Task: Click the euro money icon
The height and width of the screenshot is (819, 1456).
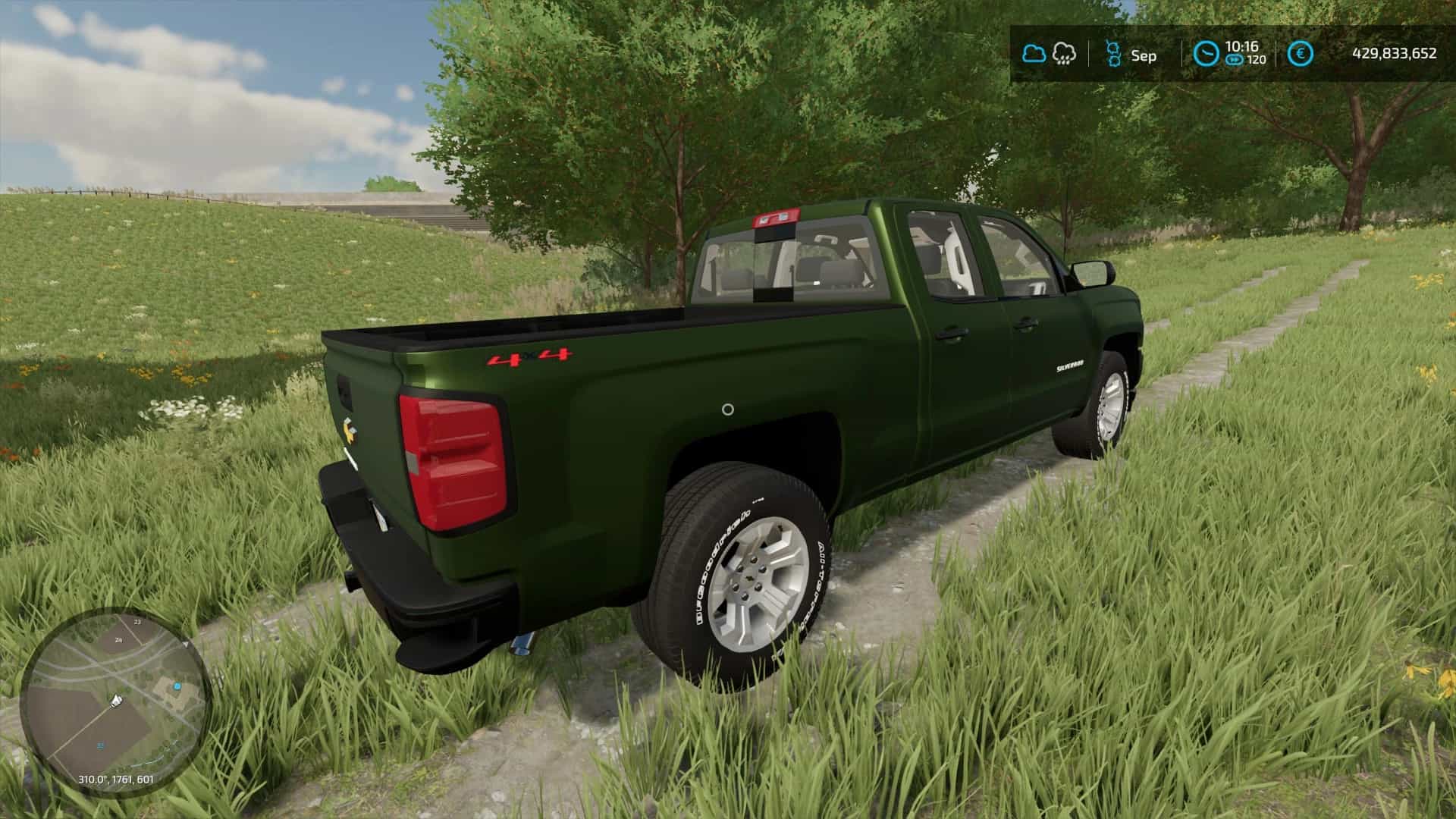Action: tap(1301, 54)
